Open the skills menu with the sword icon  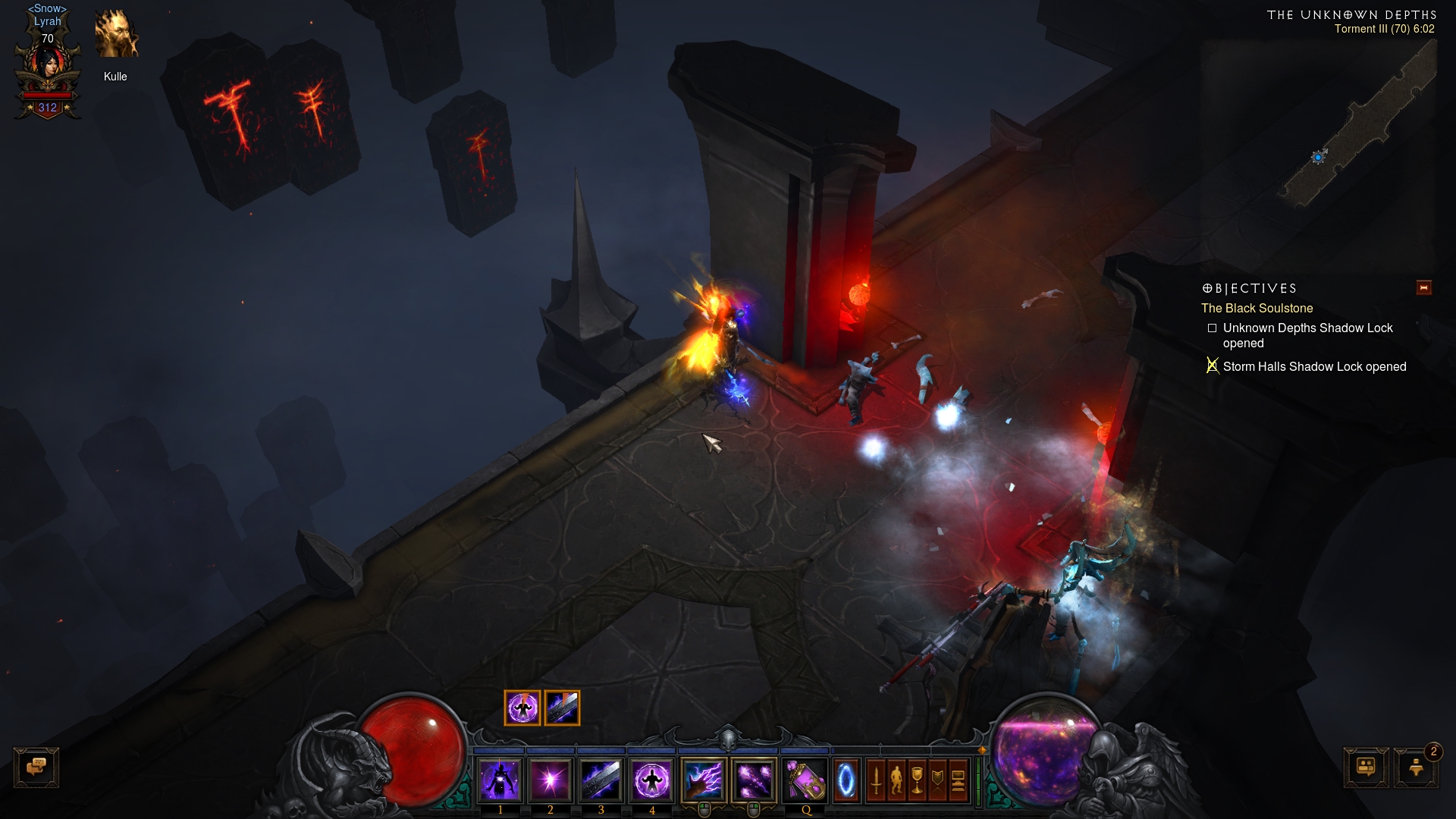876,780
